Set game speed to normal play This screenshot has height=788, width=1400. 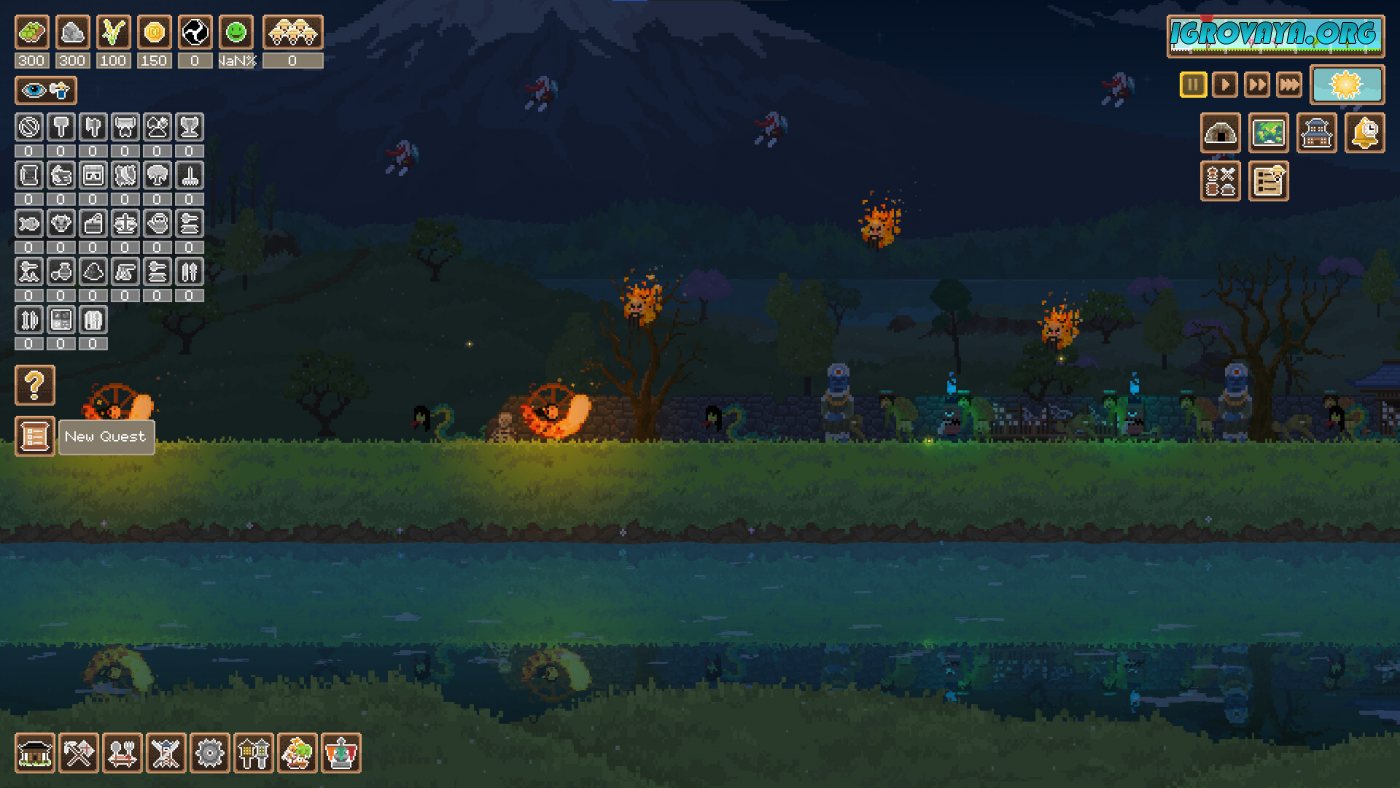(1225, 85)
